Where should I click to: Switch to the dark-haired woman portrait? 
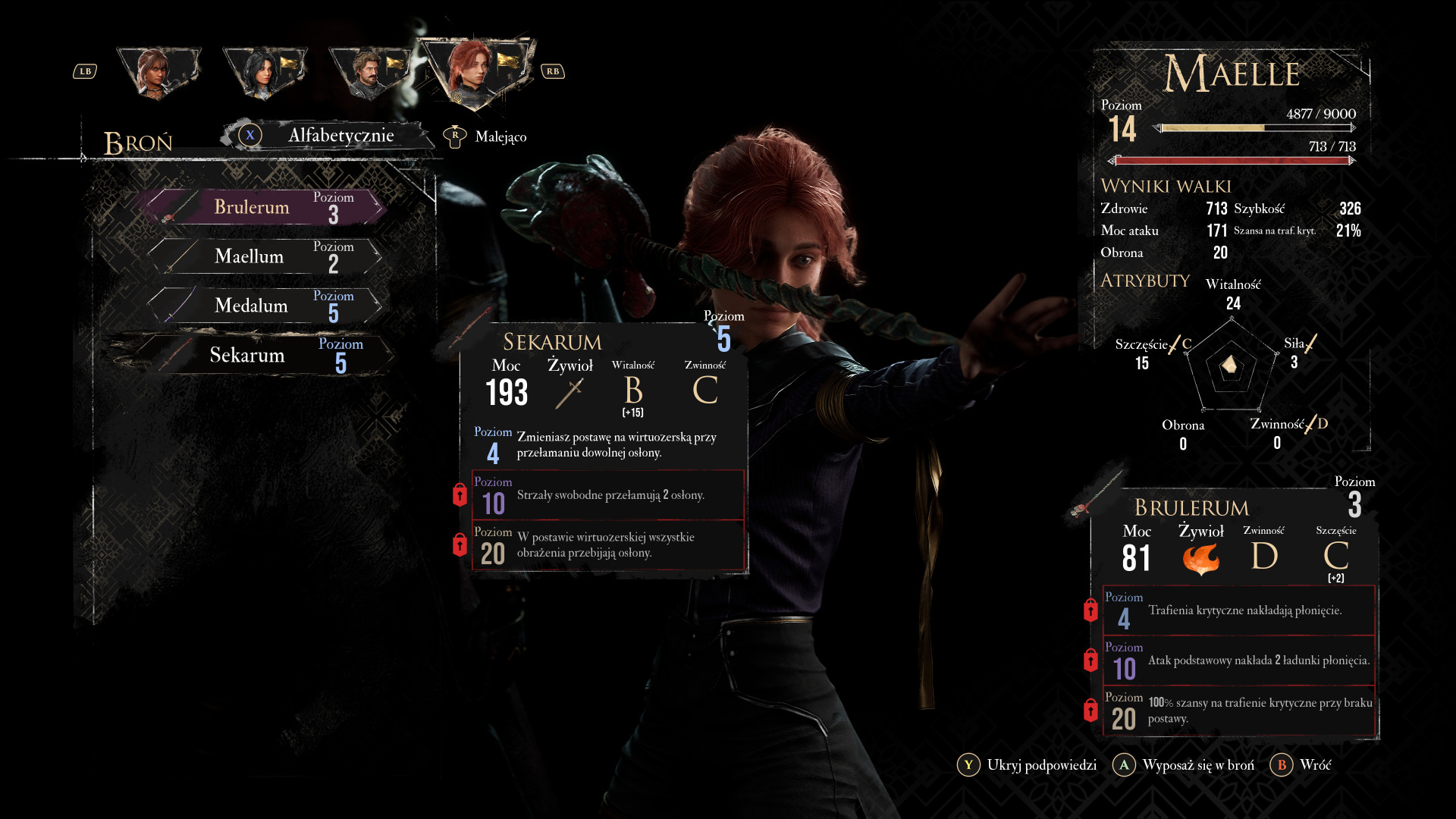263,72
